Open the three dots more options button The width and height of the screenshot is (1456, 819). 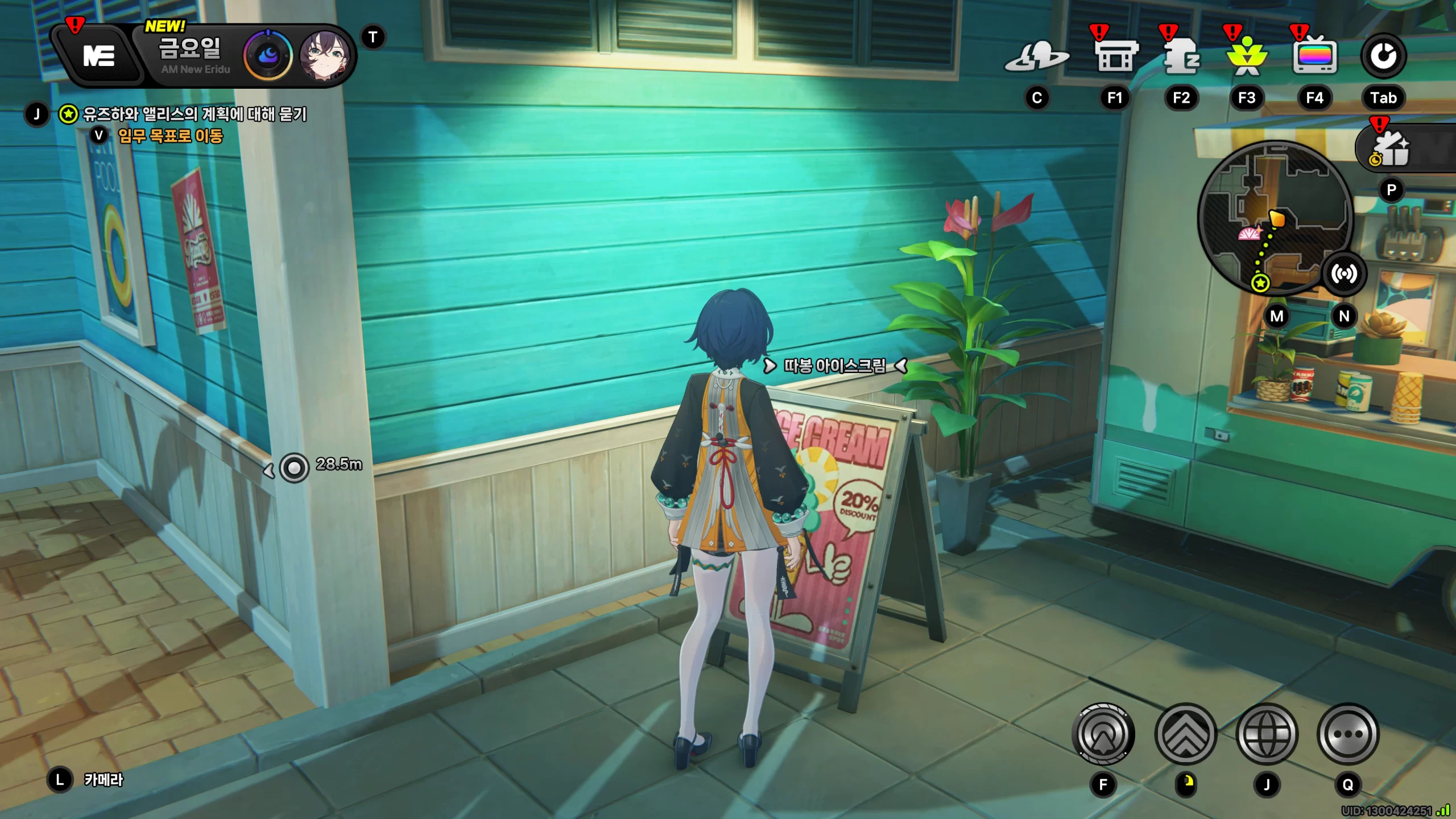coord(1348,734)
